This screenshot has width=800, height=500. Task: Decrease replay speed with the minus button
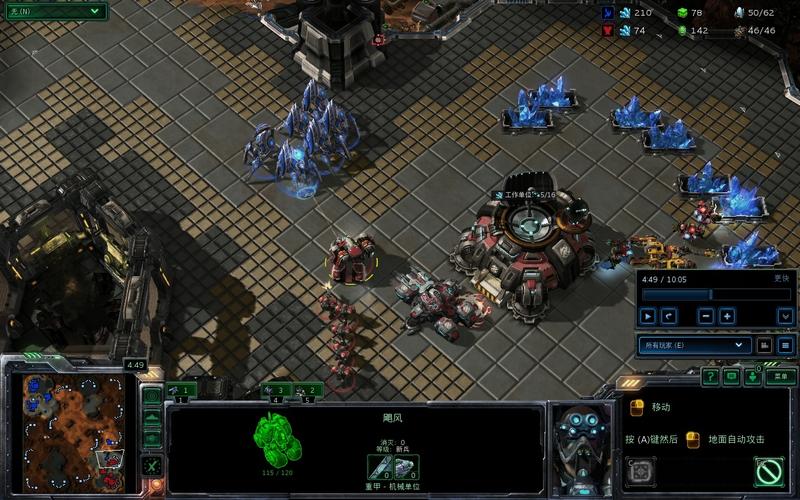click(x=706, y=316)
